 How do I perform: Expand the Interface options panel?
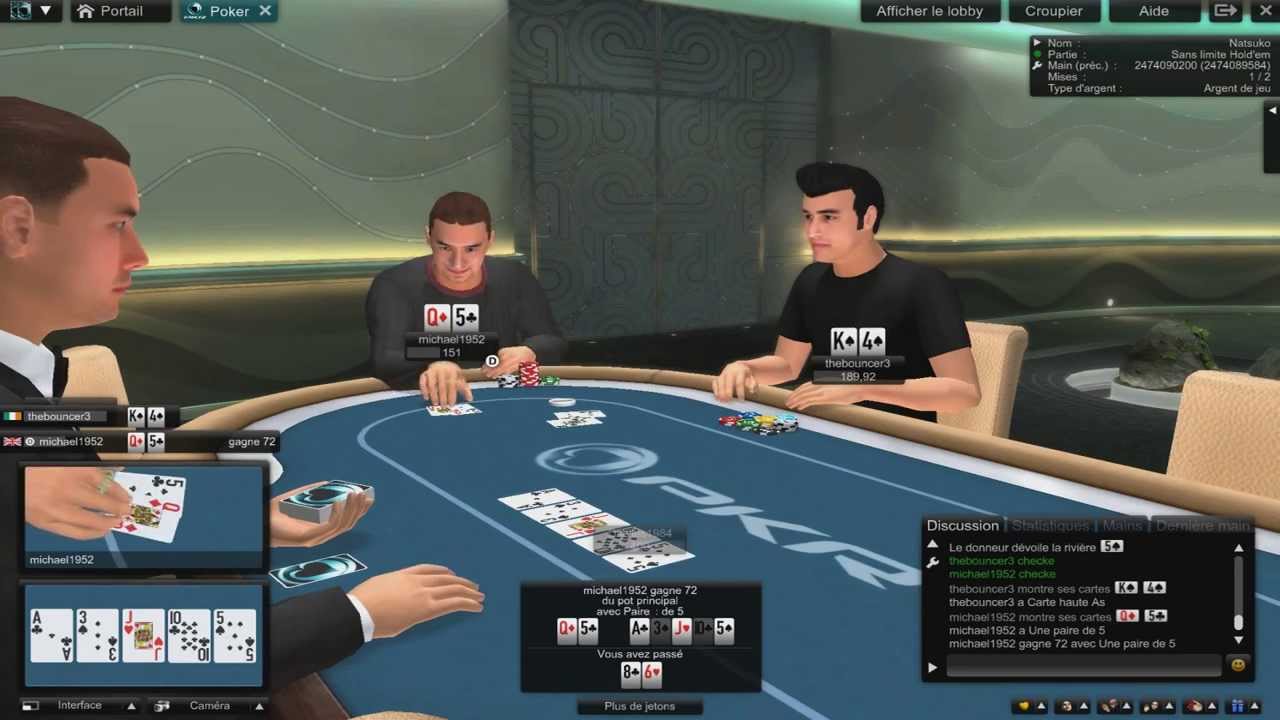tap(131, 705)
